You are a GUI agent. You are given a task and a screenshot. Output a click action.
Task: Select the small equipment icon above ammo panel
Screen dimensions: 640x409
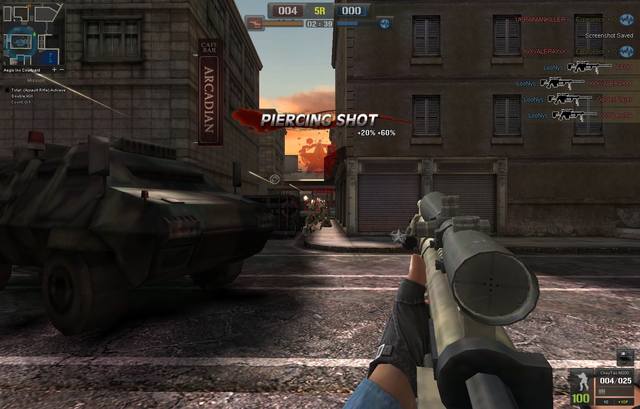pos(624,355)
